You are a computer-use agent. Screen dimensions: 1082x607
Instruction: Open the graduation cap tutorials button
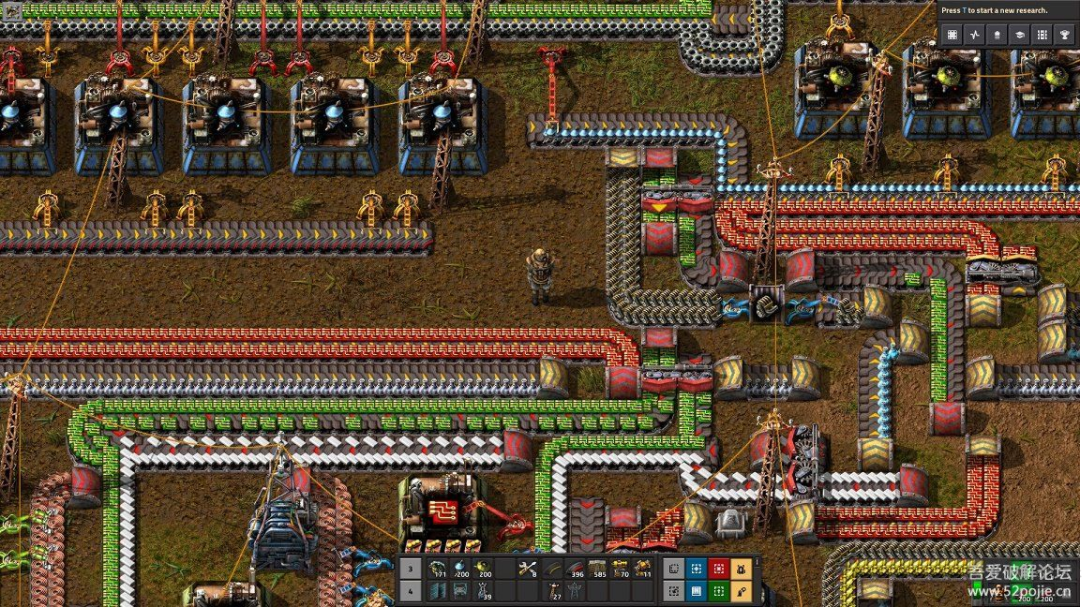[x=1020, y=34]
